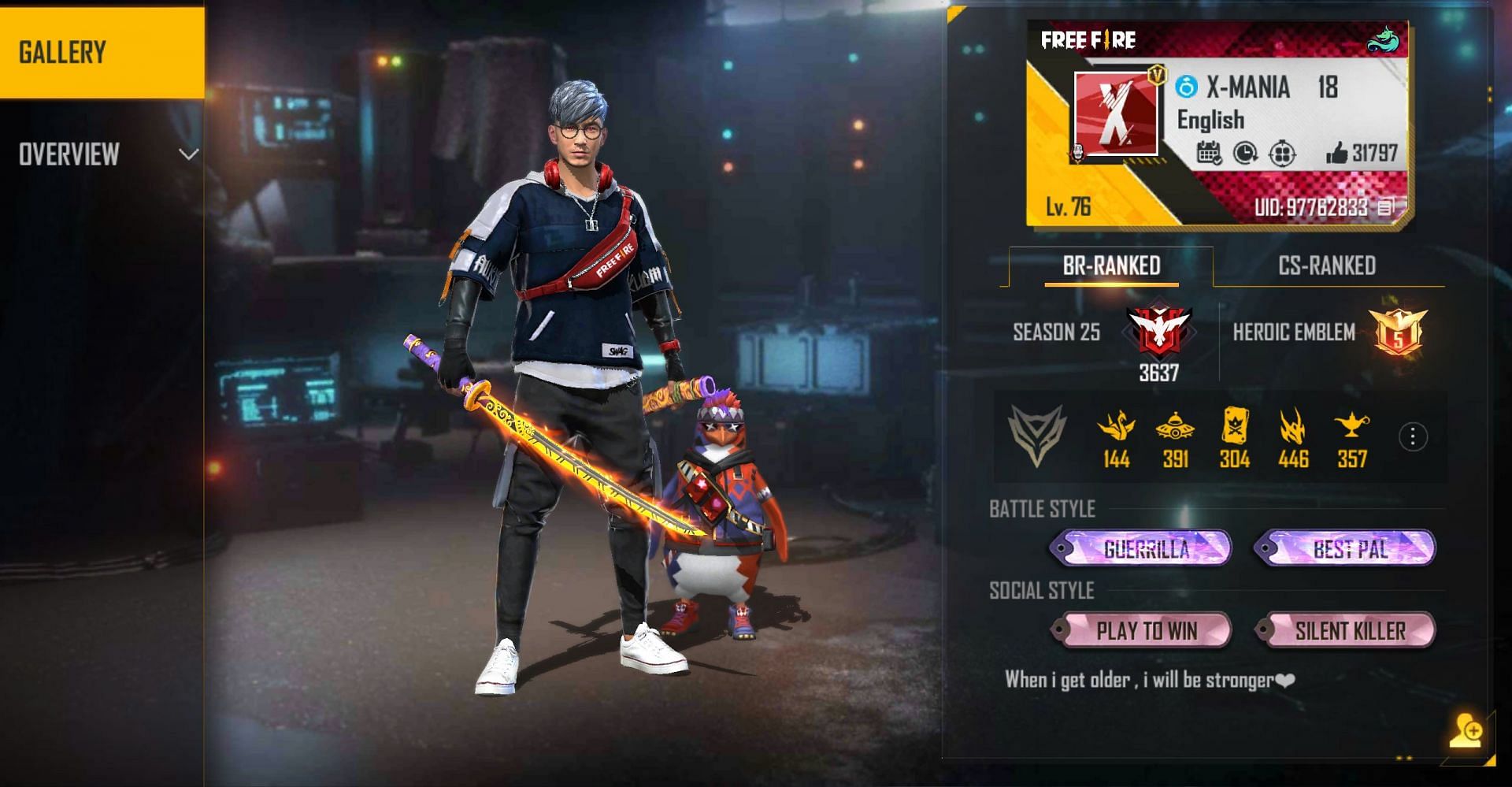Switch to the CS-Ranked tab

click(x=1327, y=266)
